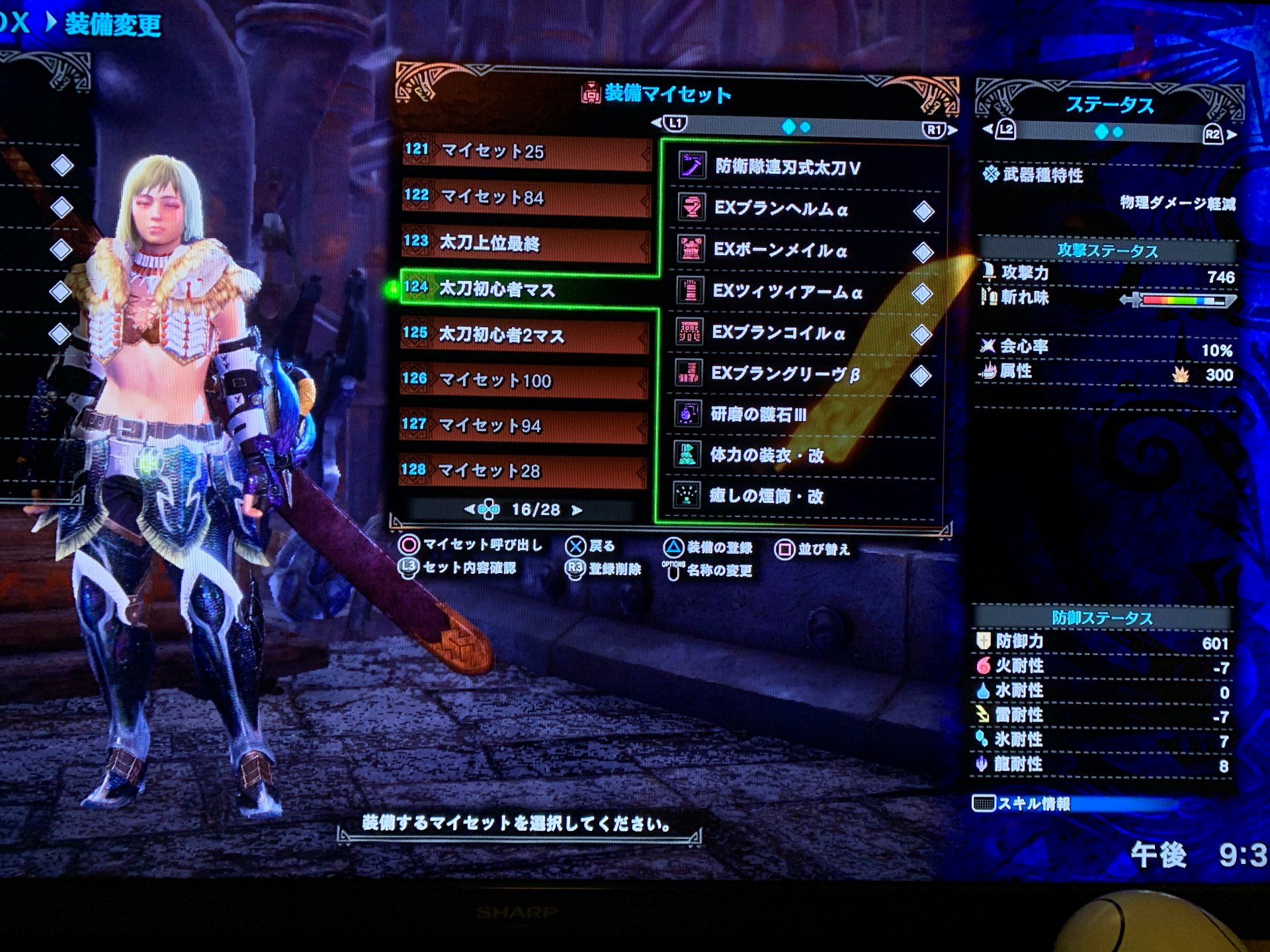Image resolution: width=1270 pixels, height=952 pixels.
Task: Select weapon 防衛隊連刃式太刀V
Action: tap(787, 168)
